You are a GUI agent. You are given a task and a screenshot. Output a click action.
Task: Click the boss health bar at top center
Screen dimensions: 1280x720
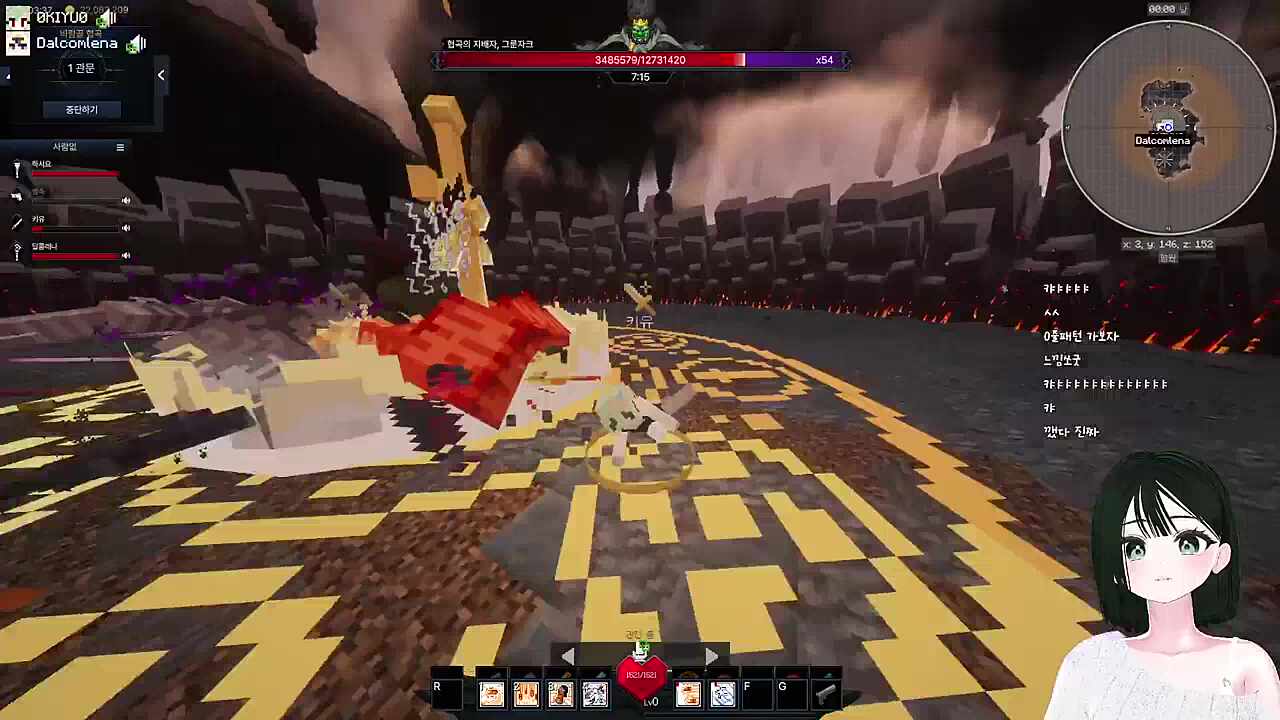(x=640, y=60)
